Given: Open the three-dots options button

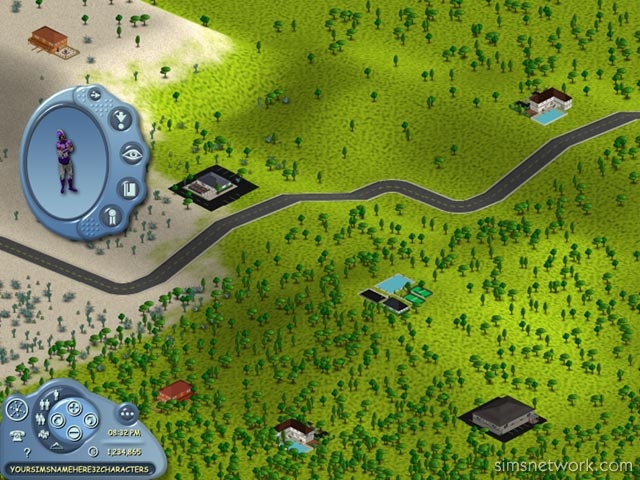Looking at the screenshot, I should click(x=127, y=411).
